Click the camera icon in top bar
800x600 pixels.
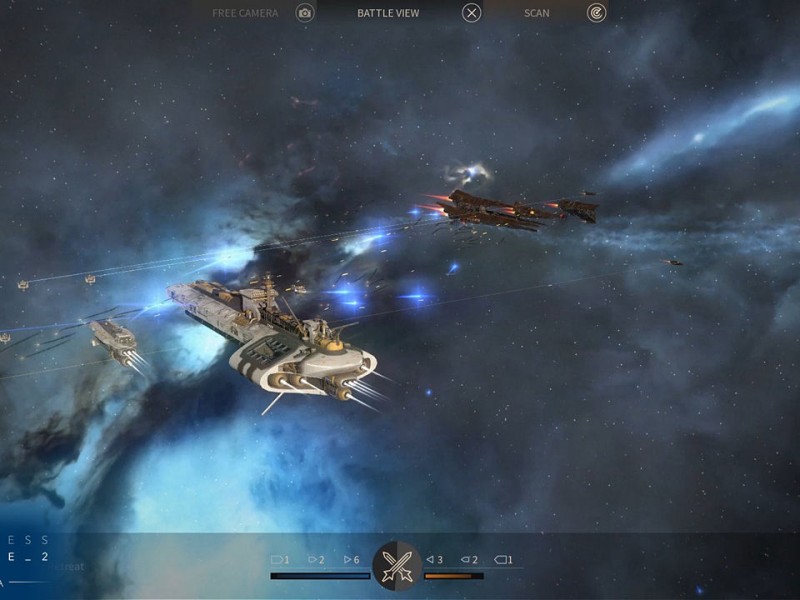pos(305,13)
